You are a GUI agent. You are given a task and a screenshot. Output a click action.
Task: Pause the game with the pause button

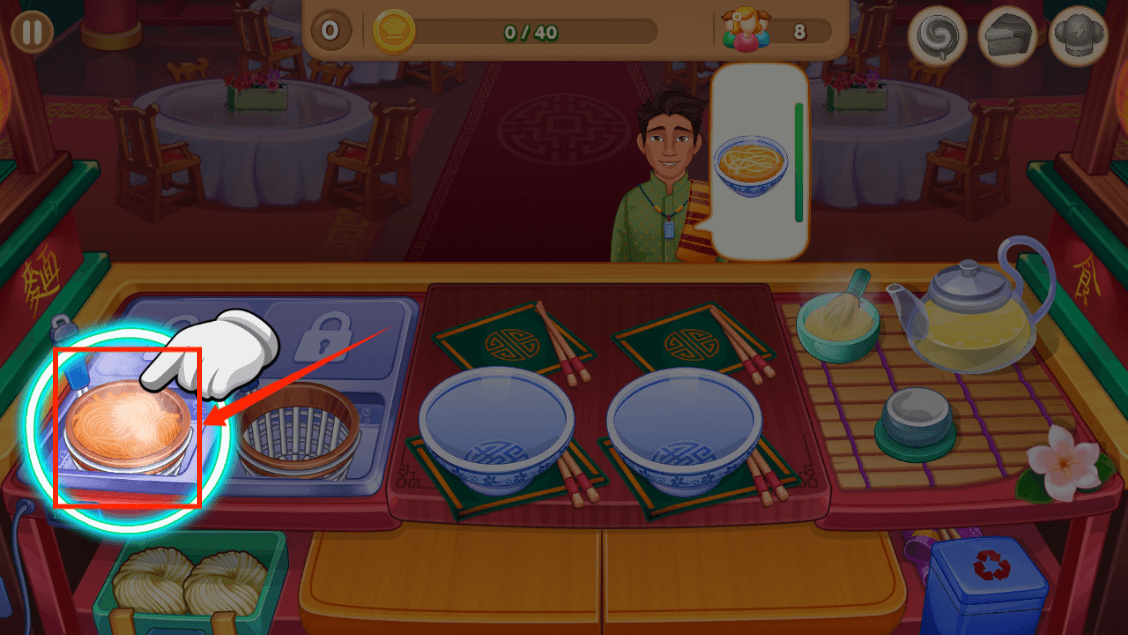pos(33,31)
